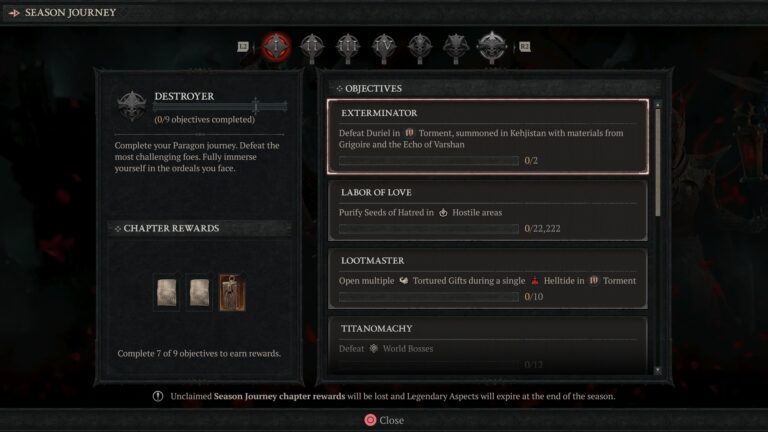Inspect the orange-bordered chapter reward item
This screenshot has width=768, height=432.
pos(232,292)
